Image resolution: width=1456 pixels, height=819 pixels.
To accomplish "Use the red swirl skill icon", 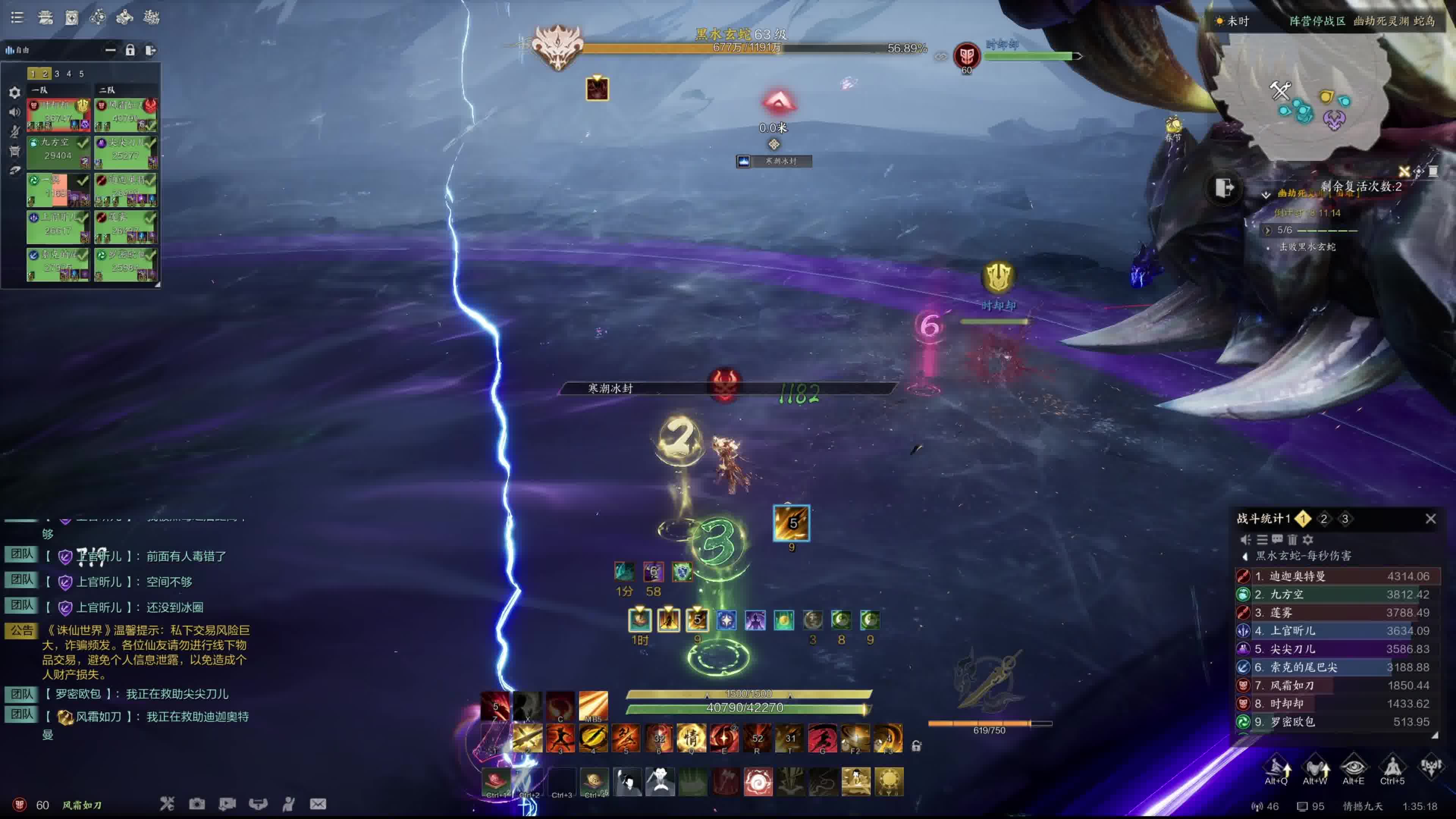I will click(x=758, y=782).
